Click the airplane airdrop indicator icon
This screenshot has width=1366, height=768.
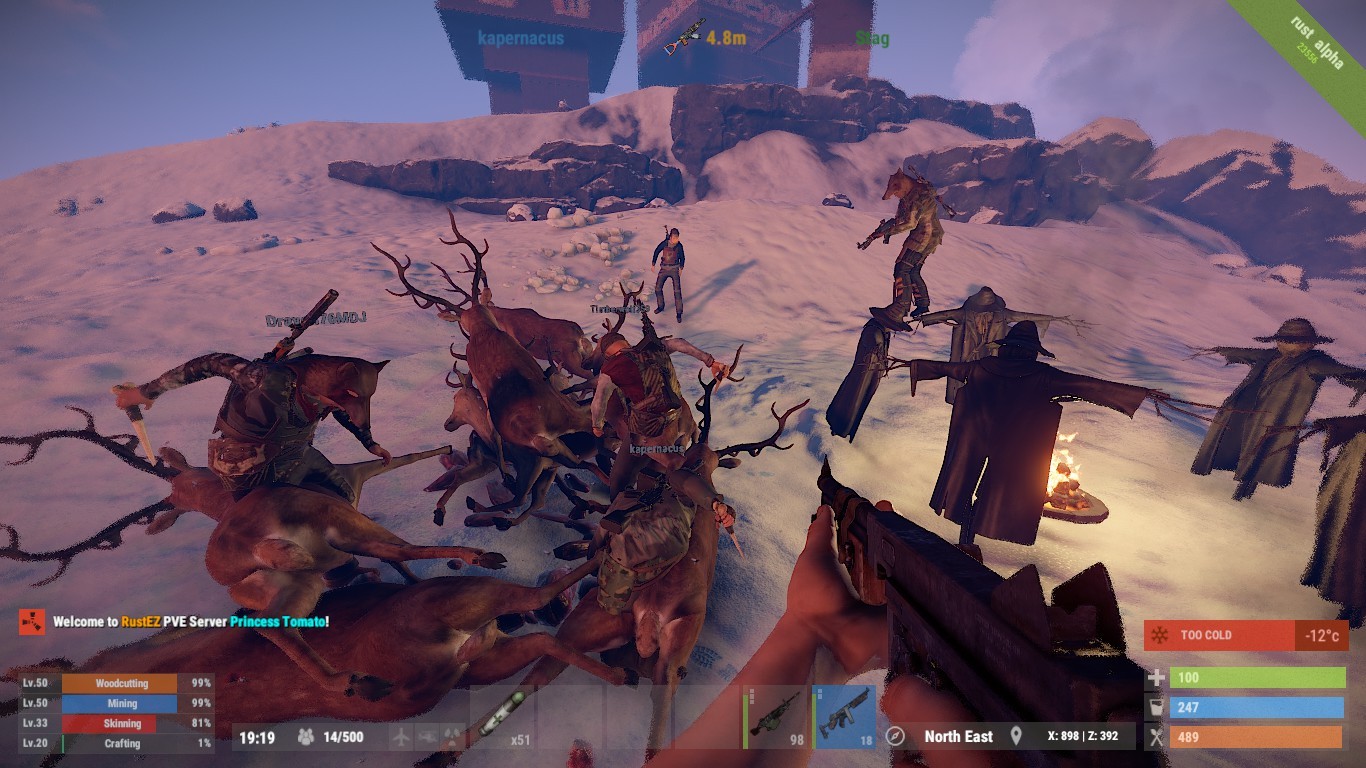402,738
